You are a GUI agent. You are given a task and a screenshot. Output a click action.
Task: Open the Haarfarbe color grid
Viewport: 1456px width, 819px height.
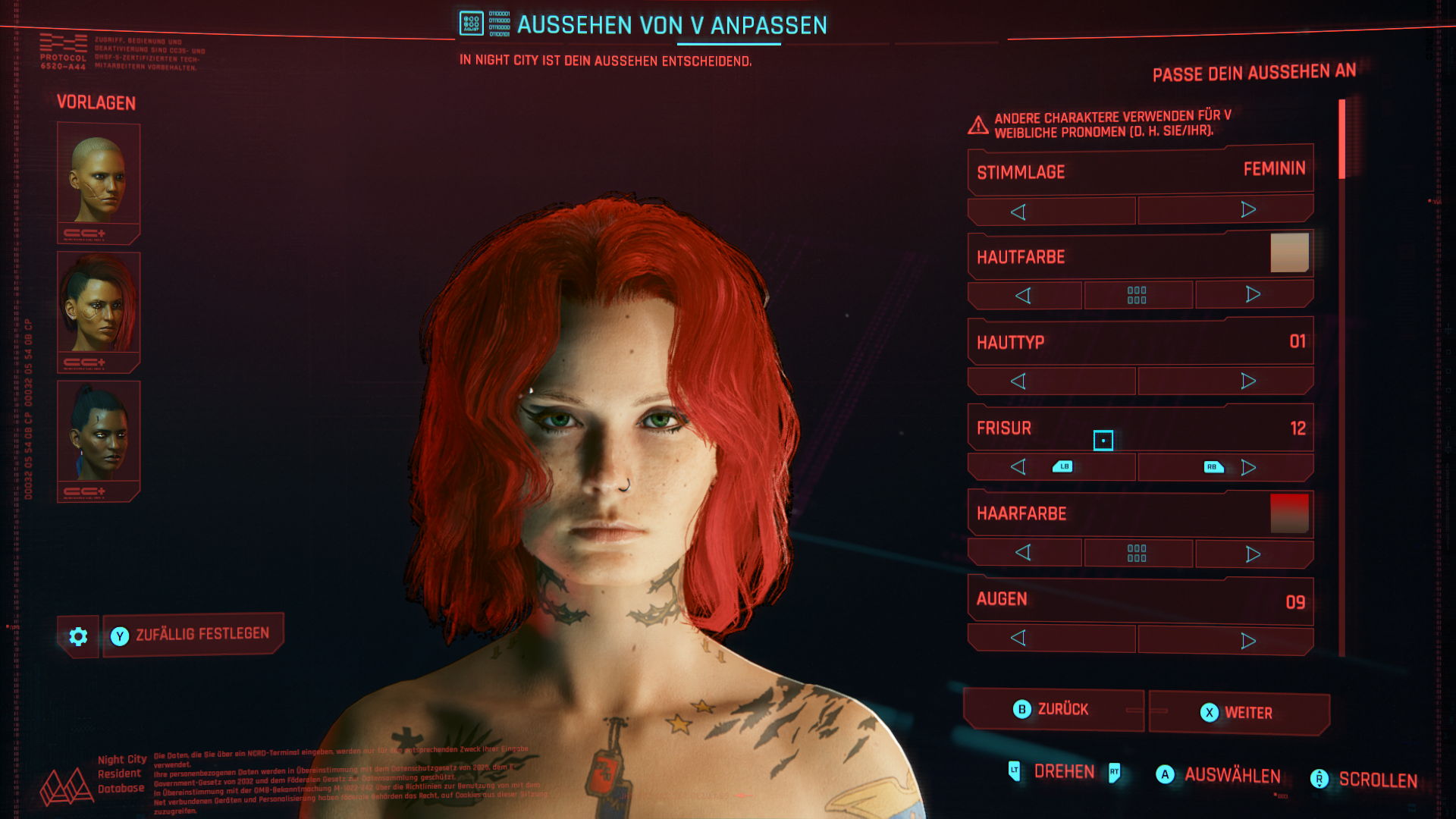click(x=1137, y=553)
